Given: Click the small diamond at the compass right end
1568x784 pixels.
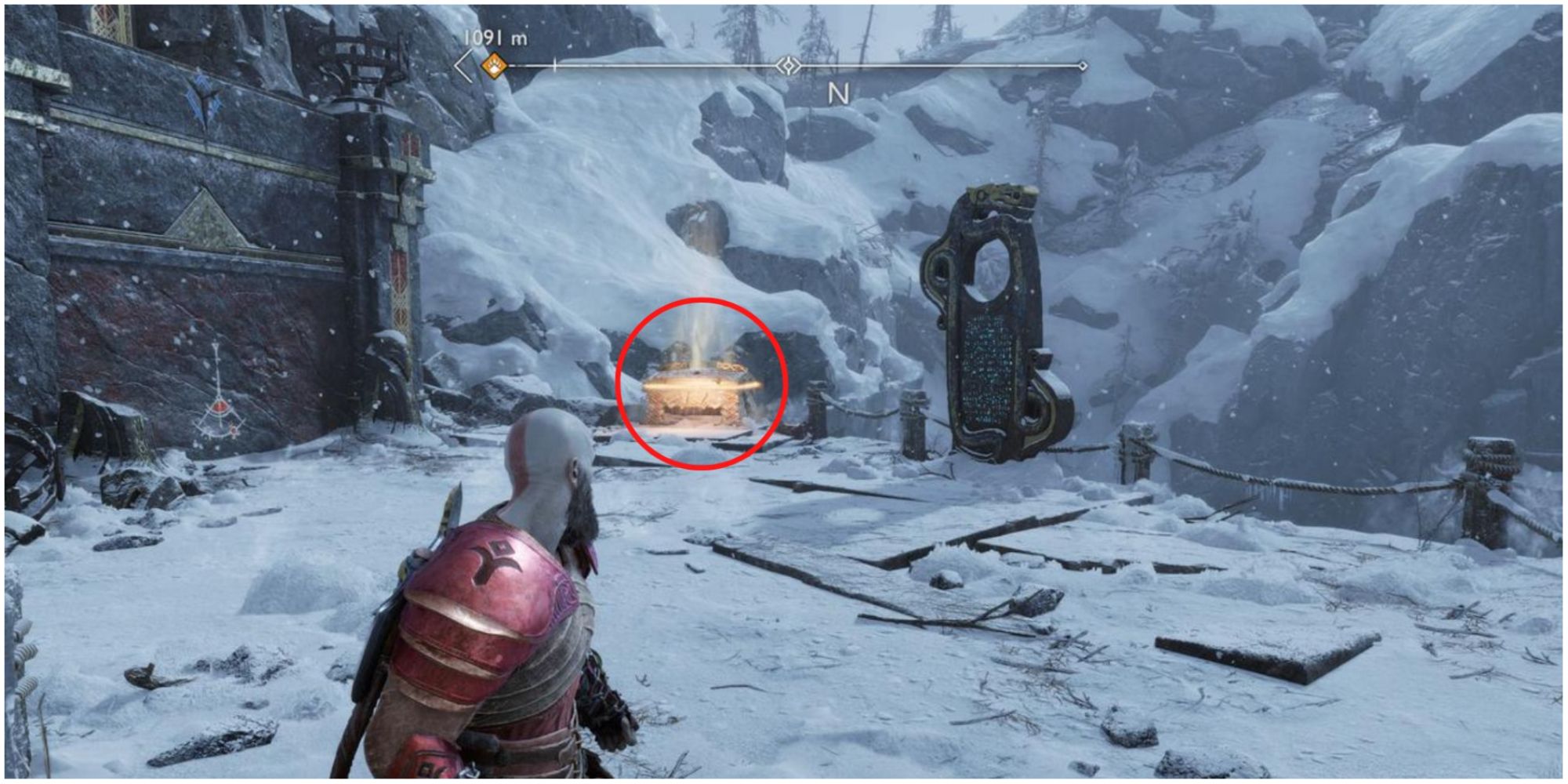Looking at the screenshot, I should pyautogui.click(x=1083, y=67).
